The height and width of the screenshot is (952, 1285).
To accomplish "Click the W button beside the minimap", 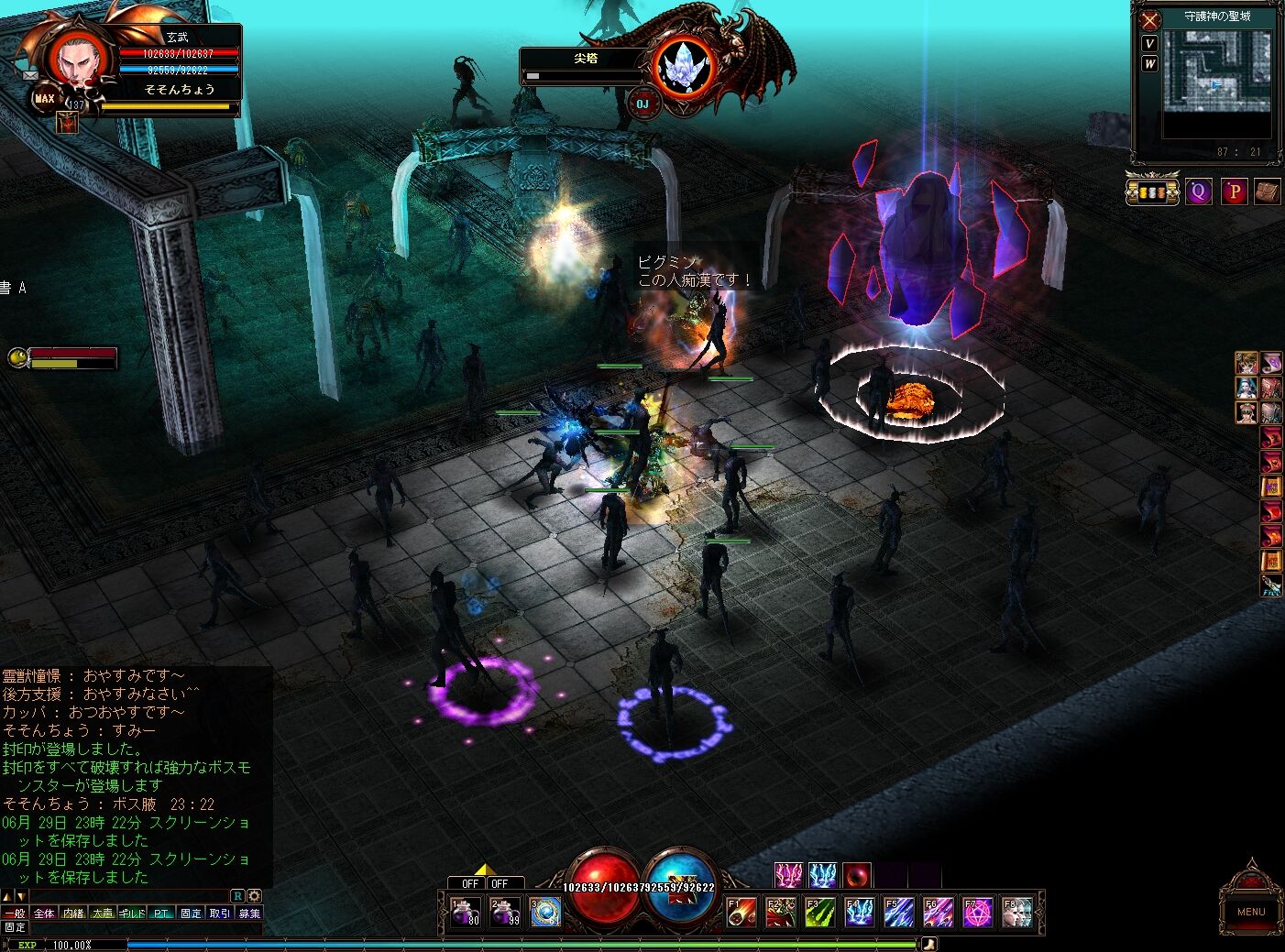I will coord(1149,64).
